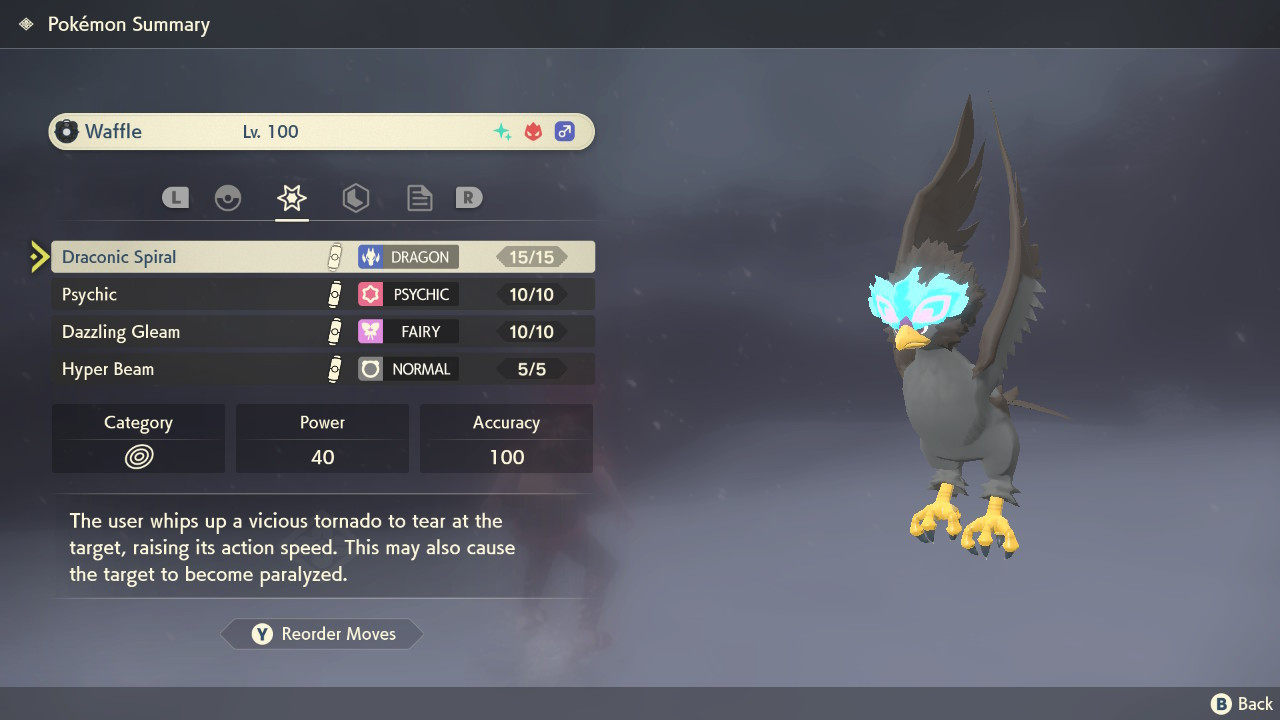Screen dimensions: 1280x720
Task: Click the Back button in the corner
Action: coord(1240,703)
